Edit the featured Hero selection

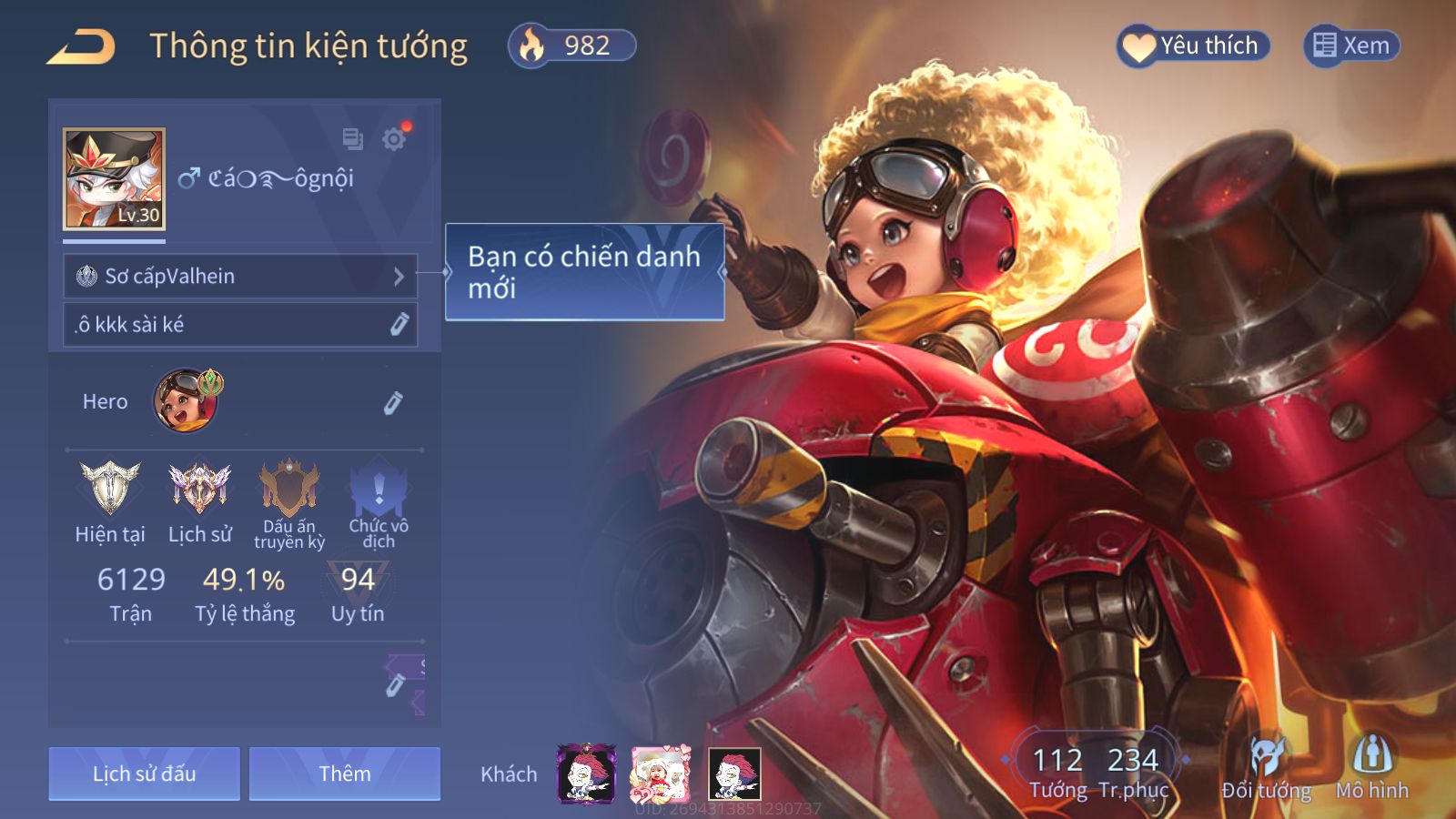[392, 402]
